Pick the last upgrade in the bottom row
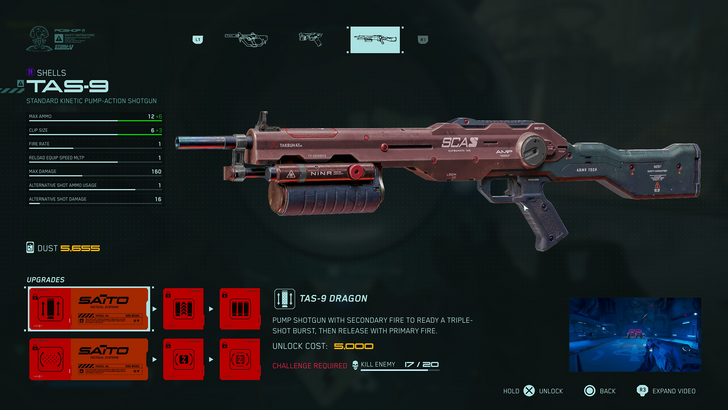 click(x=239, y=358)
